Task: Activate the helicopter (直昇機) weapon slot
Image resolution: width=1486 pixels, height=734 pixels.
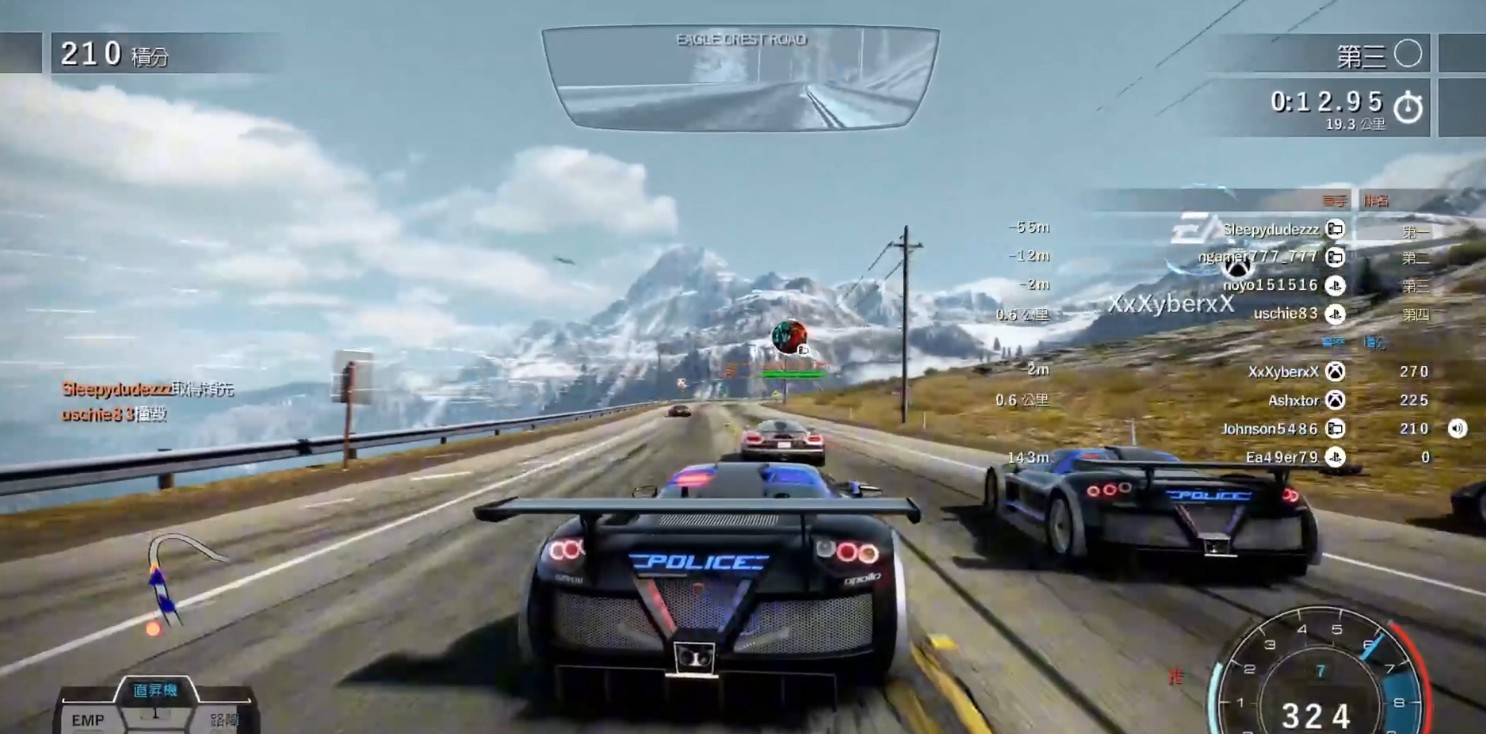Action: pos(156,692)
